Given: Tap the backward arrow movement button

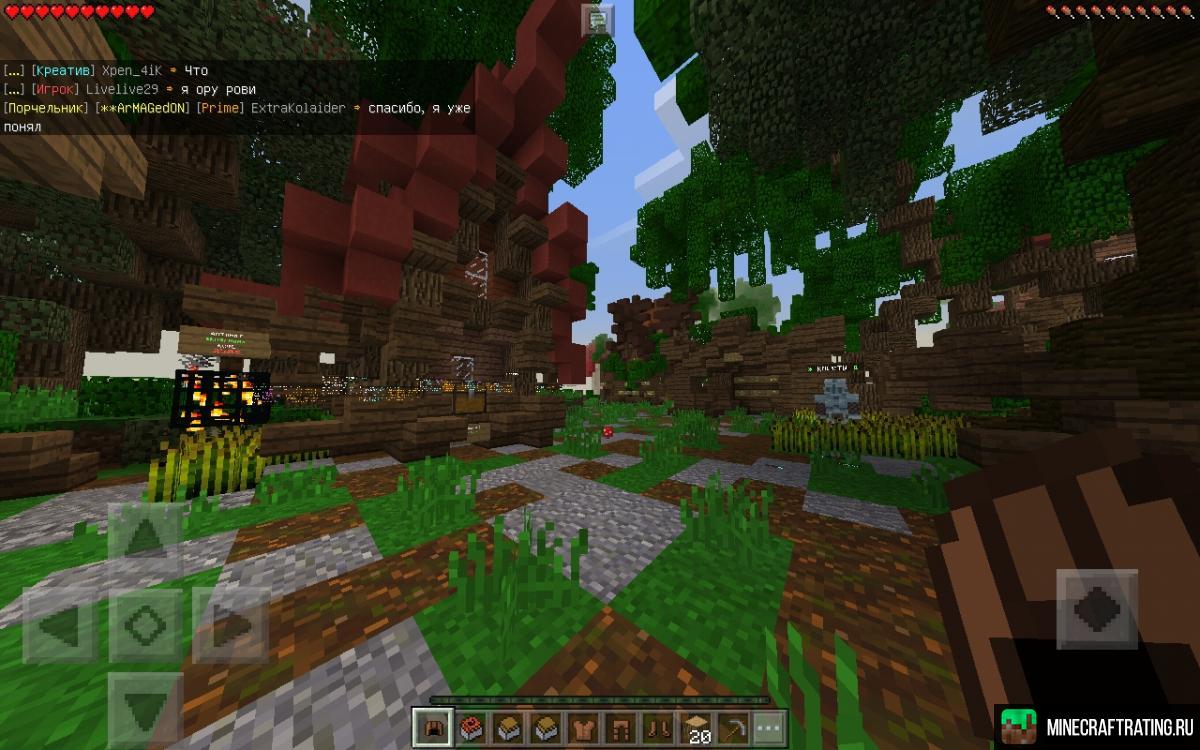Looking at the screenshot, I should [146, 706].
